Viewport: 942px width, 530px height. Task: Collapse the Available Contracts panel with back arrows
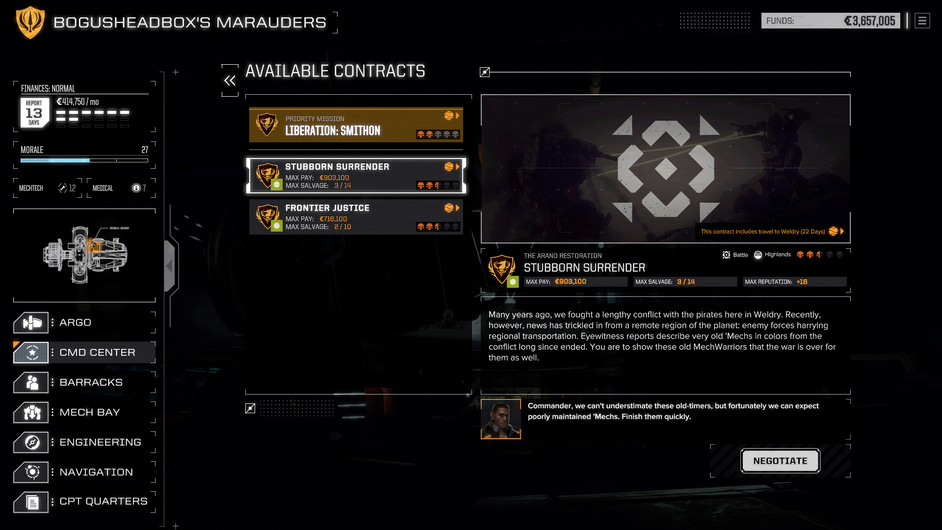[x=230, y=79]
